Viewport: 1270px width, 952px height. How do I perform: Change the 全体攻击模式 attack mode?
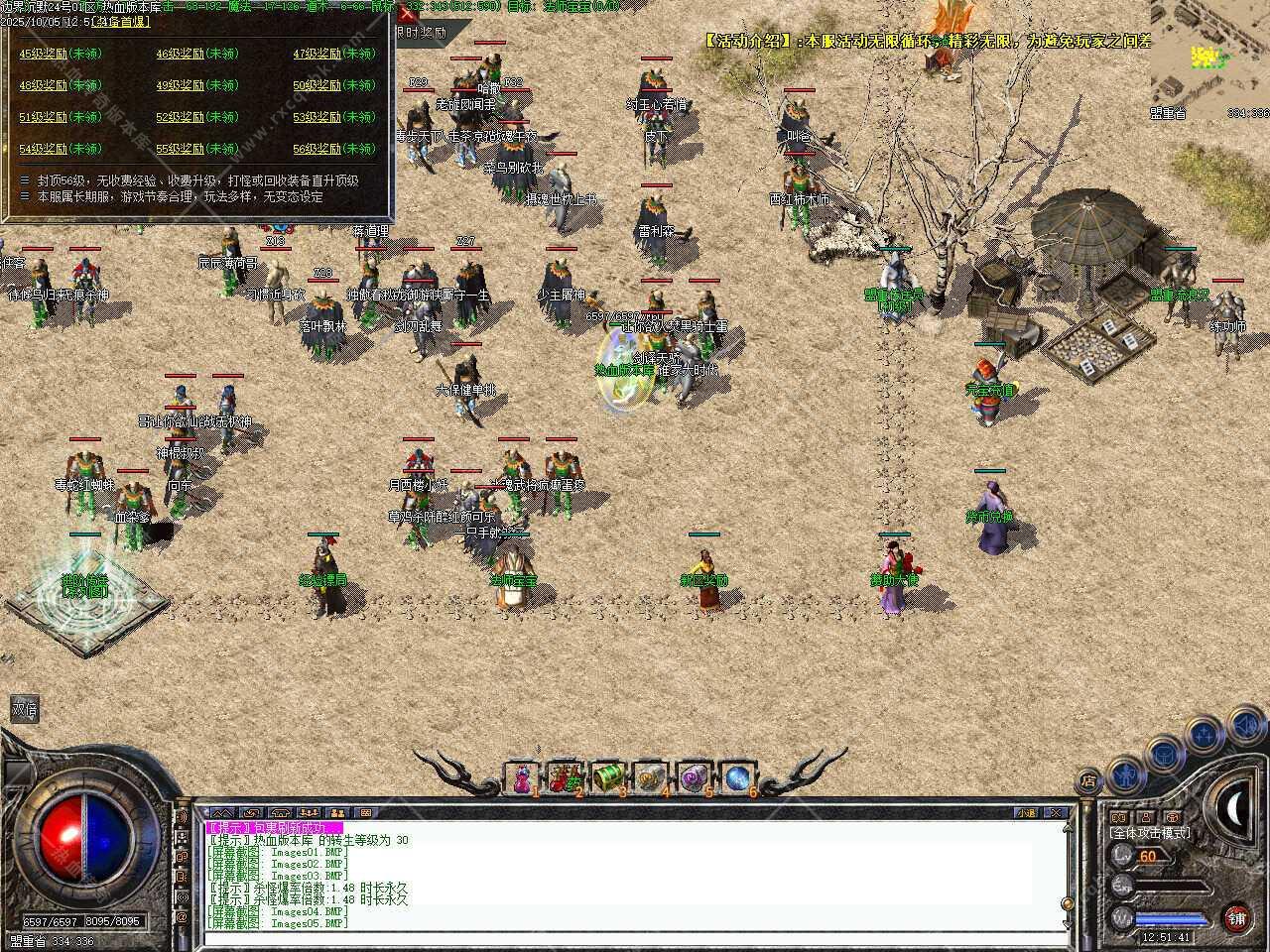point(1151,833)
